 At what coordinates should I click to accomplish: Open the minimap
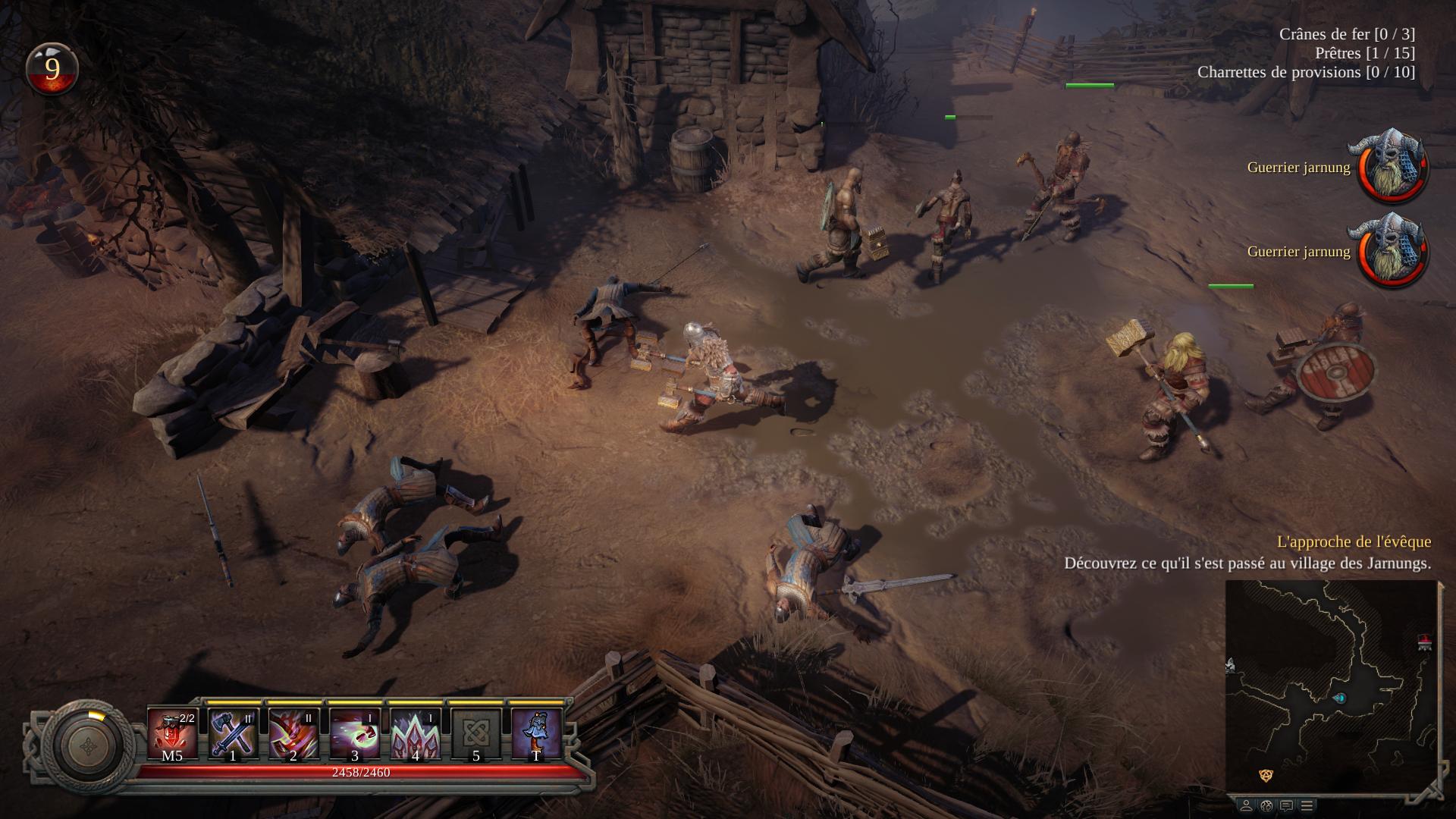pyautogui.click(x=1331, y=686)
